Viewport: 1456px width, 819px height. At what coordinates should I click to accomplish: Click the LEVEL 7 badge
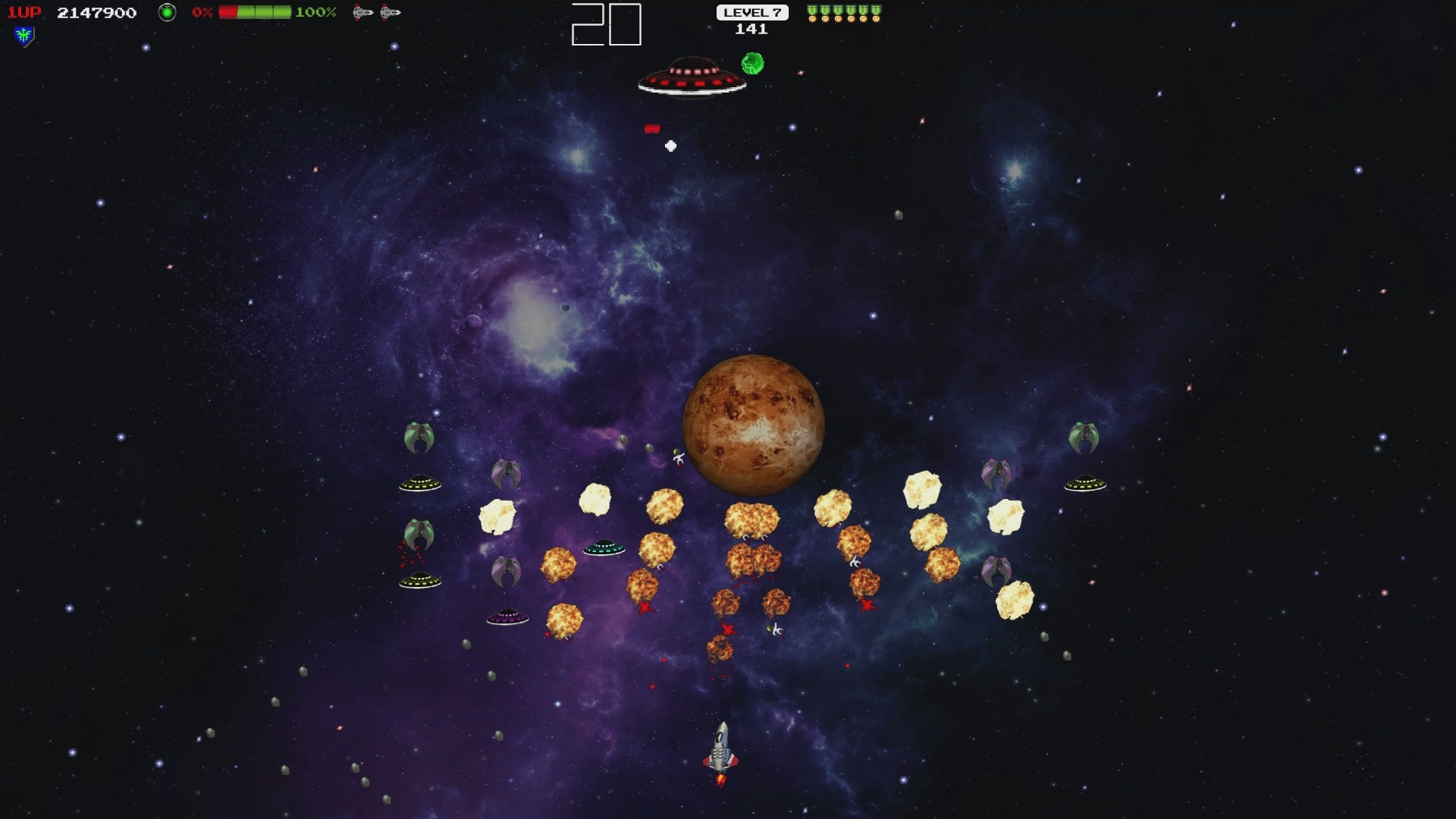pyautogui.click(x=752, y=12)
